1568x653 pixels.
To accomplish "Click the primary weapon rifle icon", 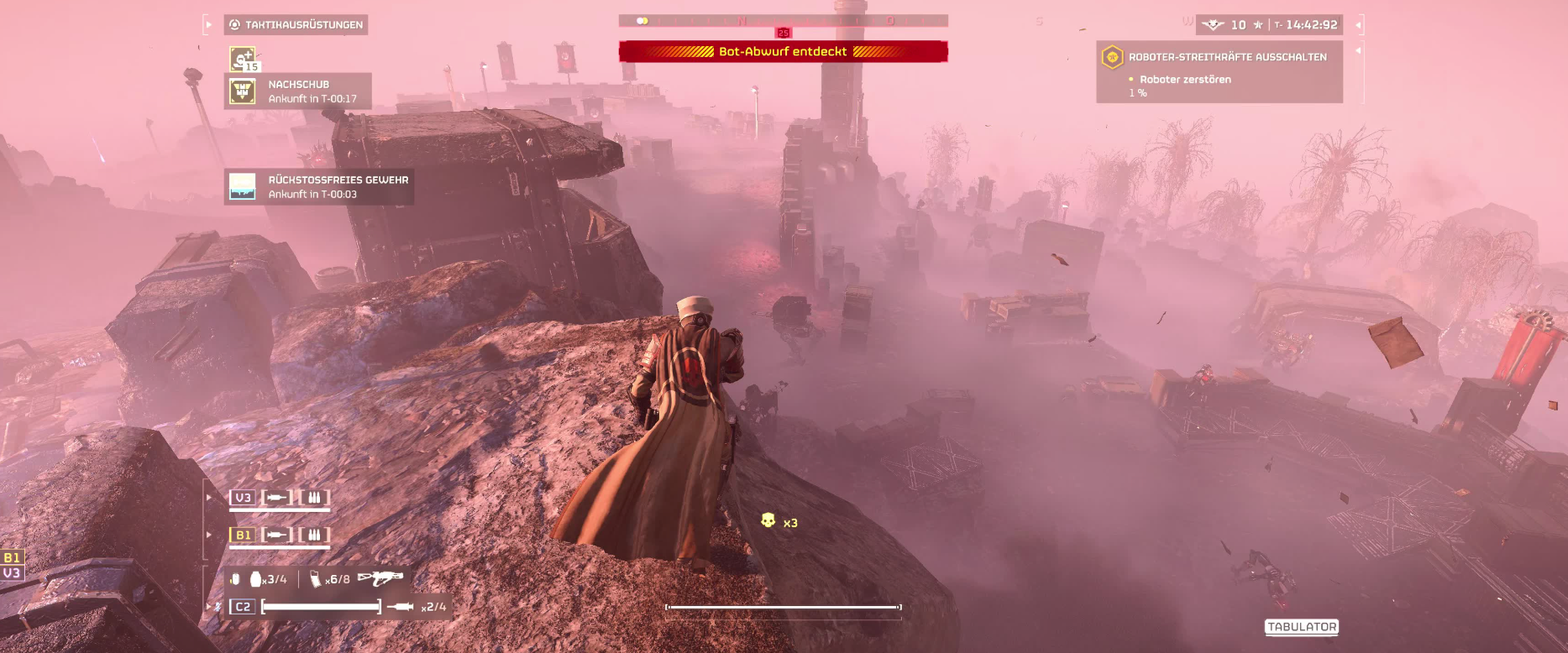I will (380, 578).
